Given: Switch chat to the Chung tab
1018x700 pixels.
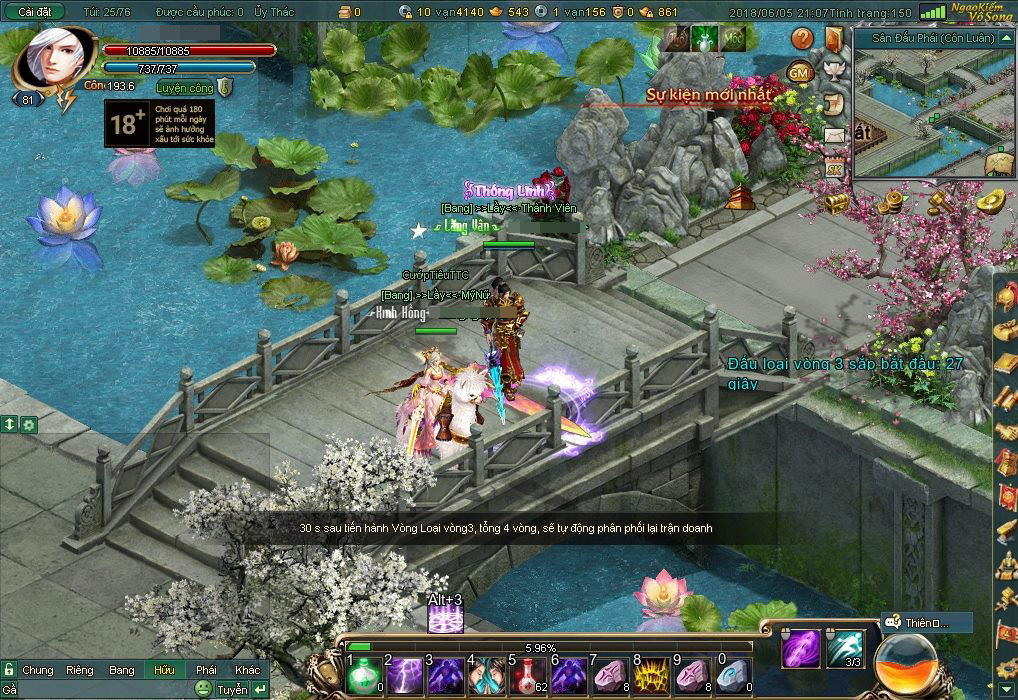Looking at the screenshot, I should click(x=38, y=670).
